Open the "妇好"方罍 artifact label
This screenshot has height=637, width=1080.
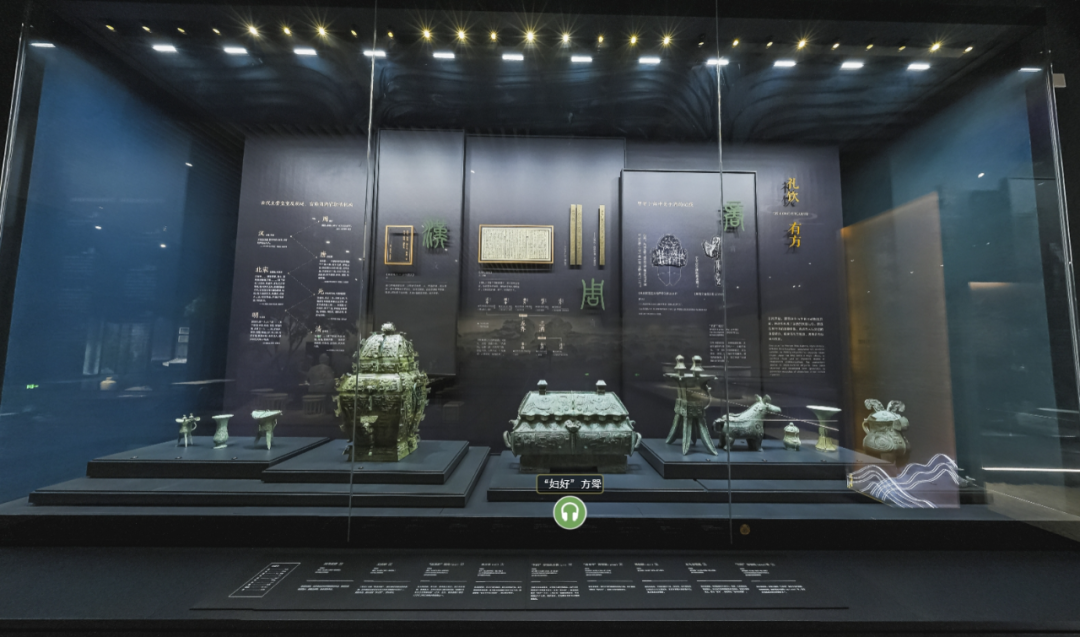tap(570, 484)
